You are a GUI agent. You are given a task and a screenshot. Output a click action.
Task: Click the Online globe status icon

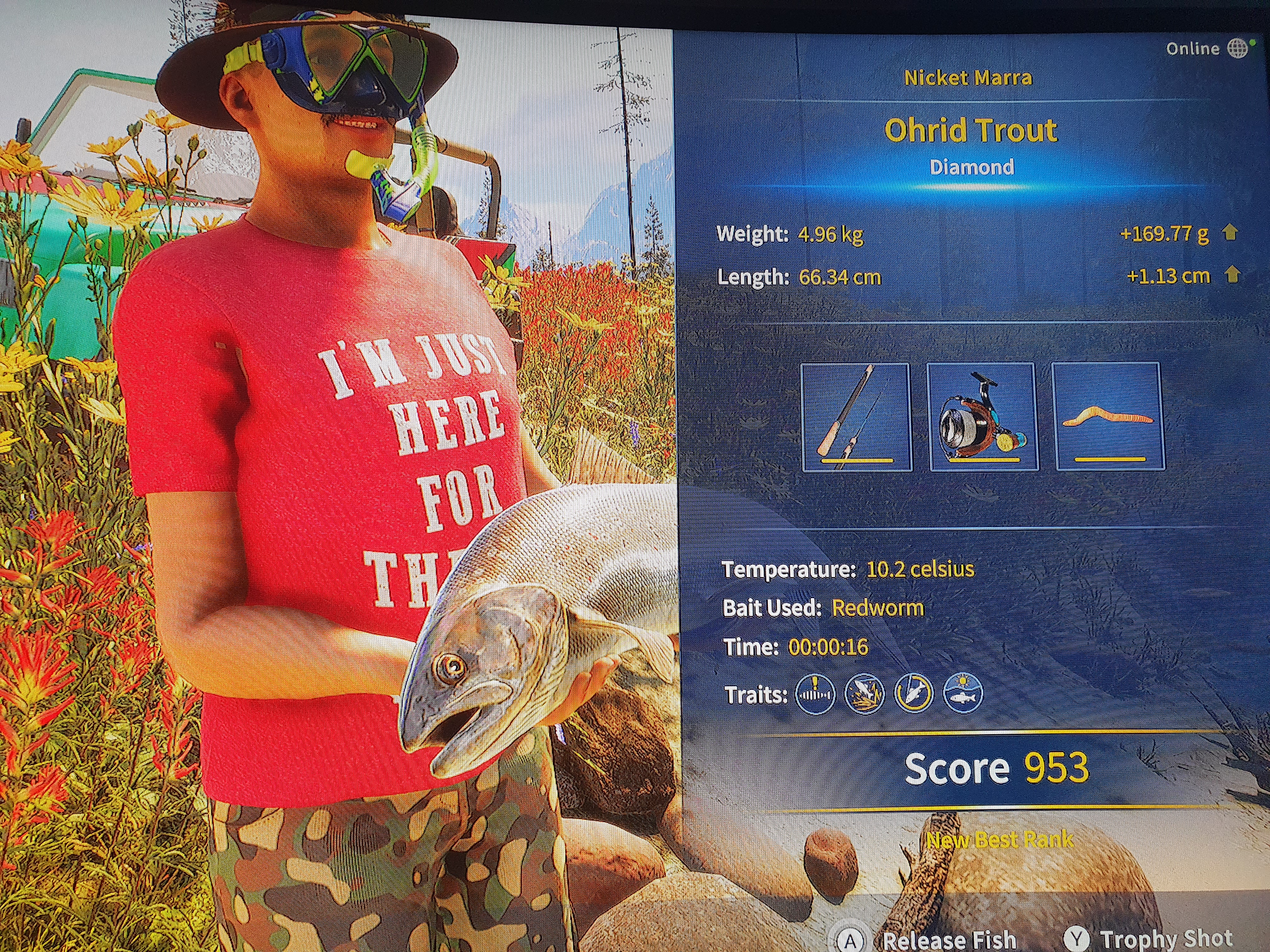point(1238,49)
